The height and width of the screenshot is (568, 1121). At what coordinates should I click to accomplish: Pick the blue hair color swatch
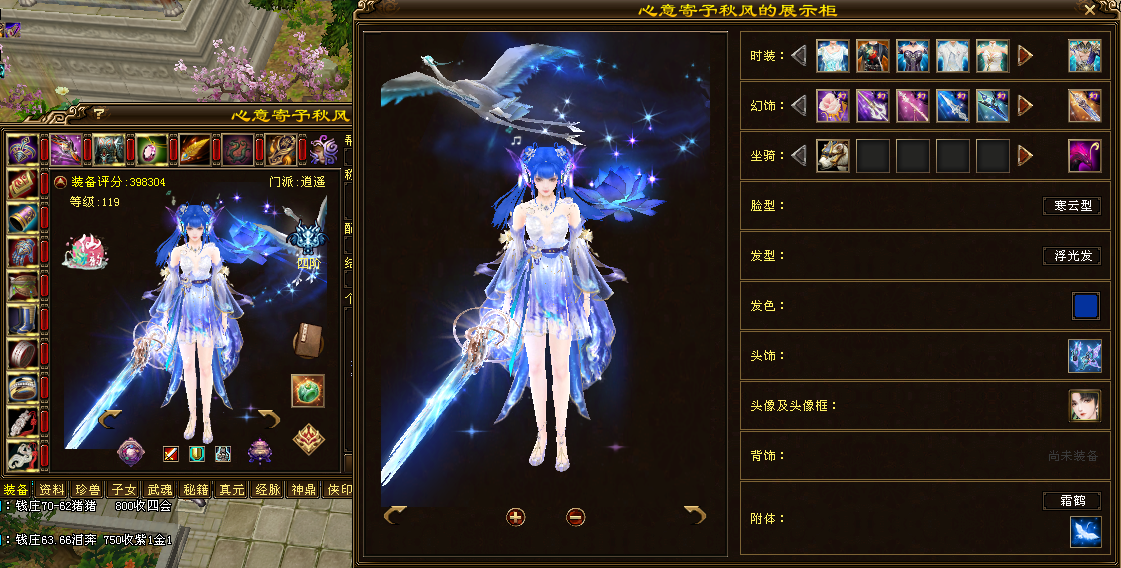(x=1085, y=306)
